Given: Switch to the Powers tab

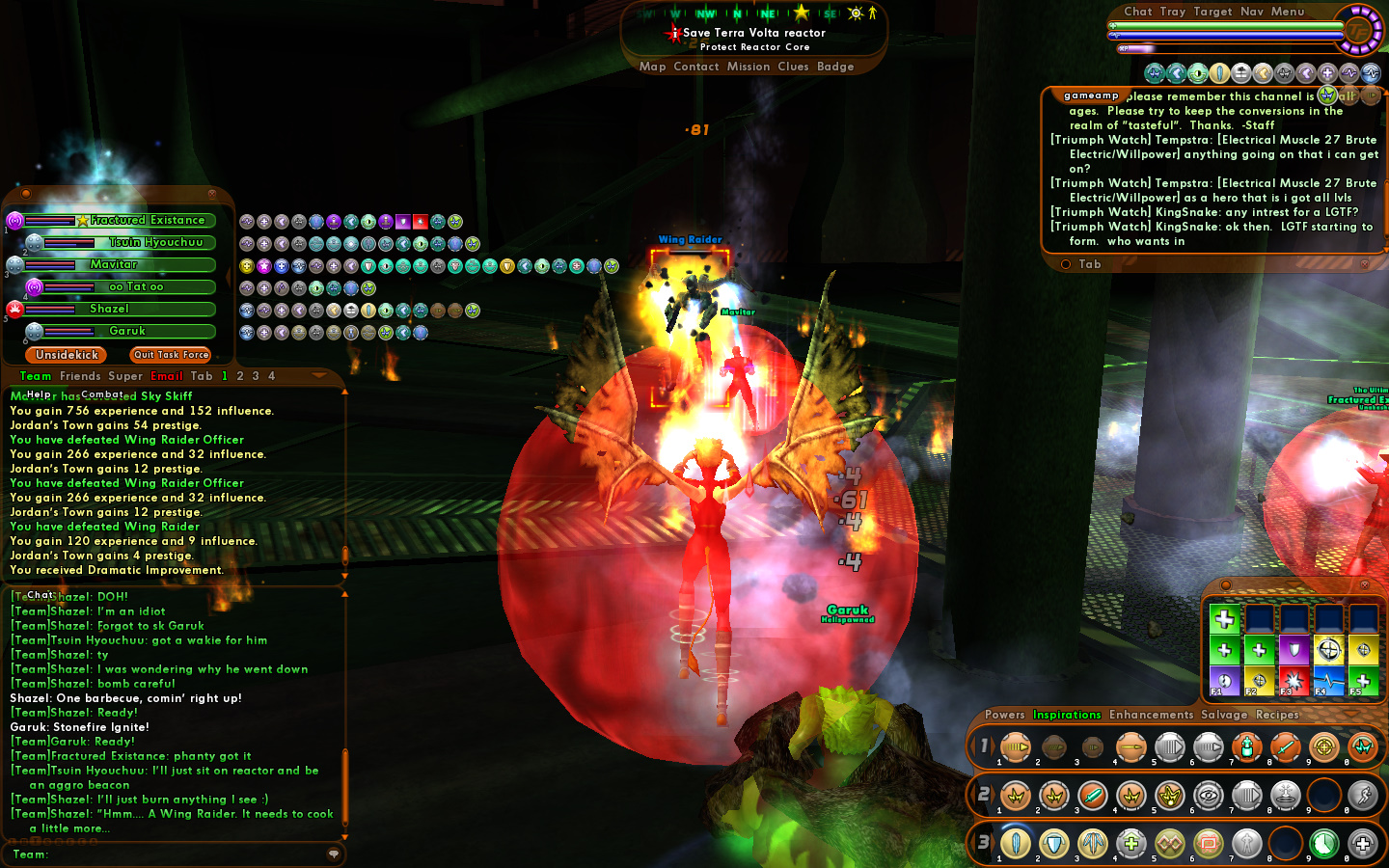Looking at the screenshot, I should (x=1004, y=715).
